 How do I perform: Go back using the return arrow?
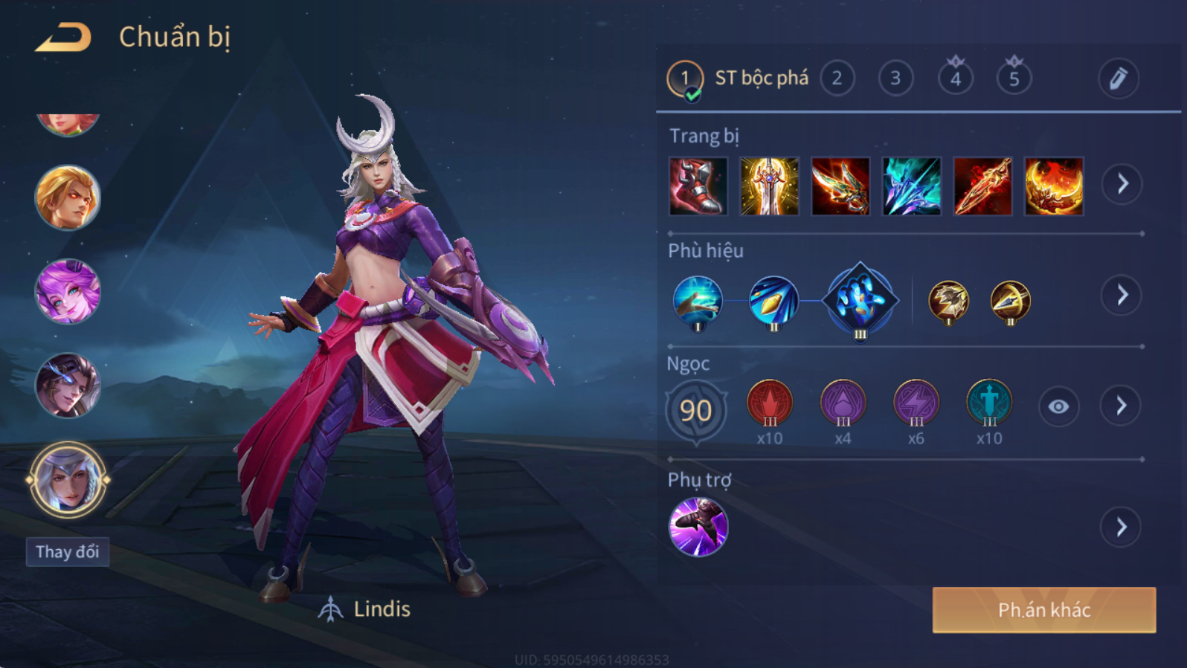(63, 38)
